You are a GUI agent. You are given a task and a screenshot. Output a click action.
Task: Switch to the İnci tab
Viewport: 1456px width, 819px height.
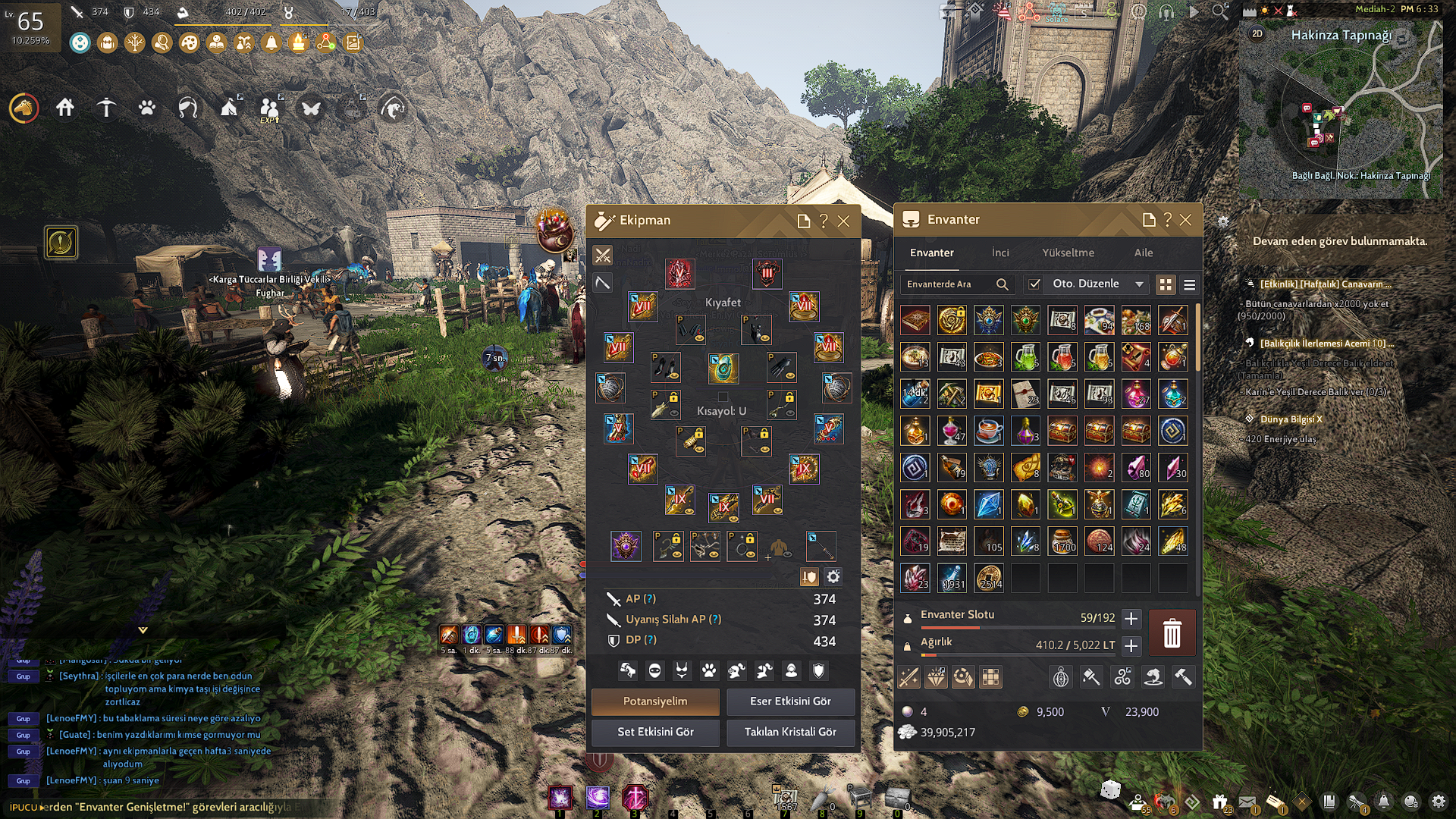click(1000, 253)
